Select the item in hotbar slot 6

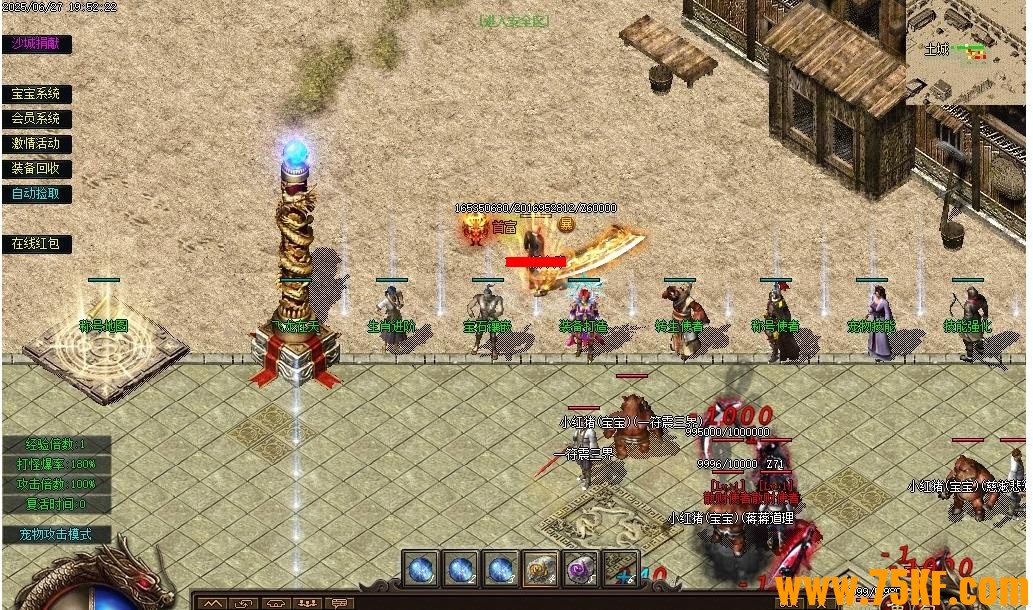[621, 569]
